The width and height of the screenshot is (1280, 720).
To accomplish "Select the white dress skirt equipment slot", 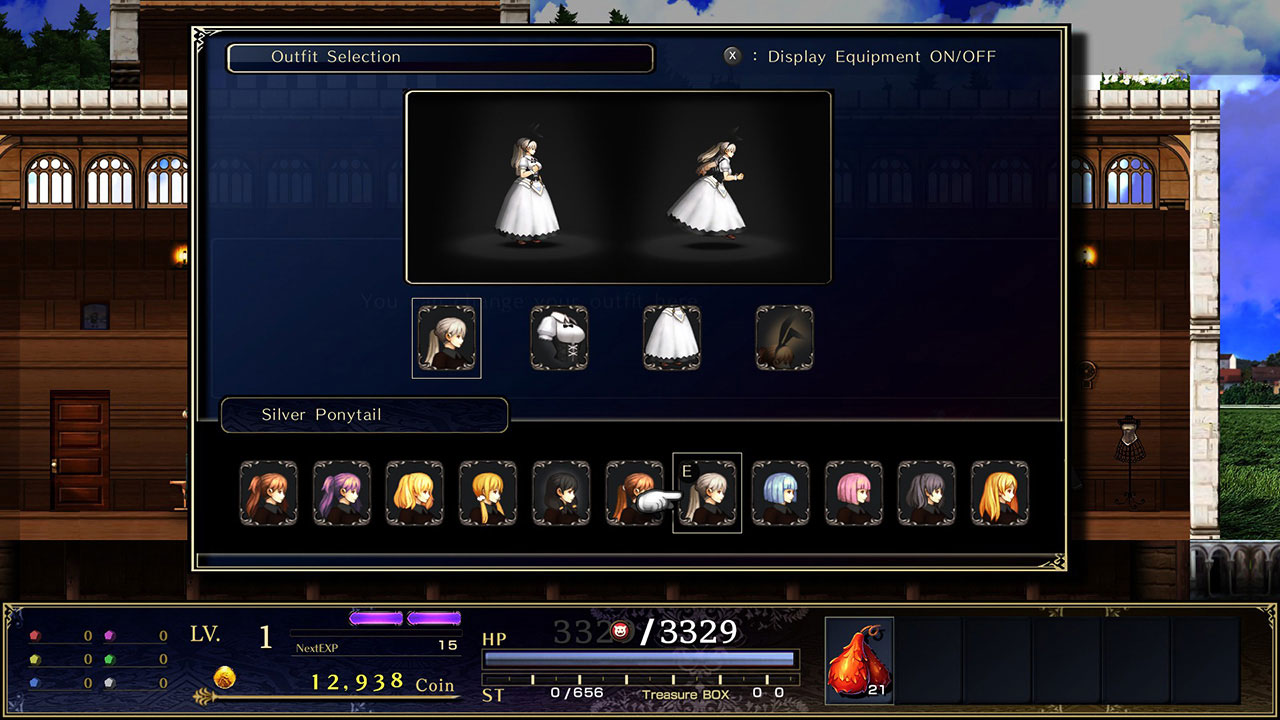I will 672,337.
